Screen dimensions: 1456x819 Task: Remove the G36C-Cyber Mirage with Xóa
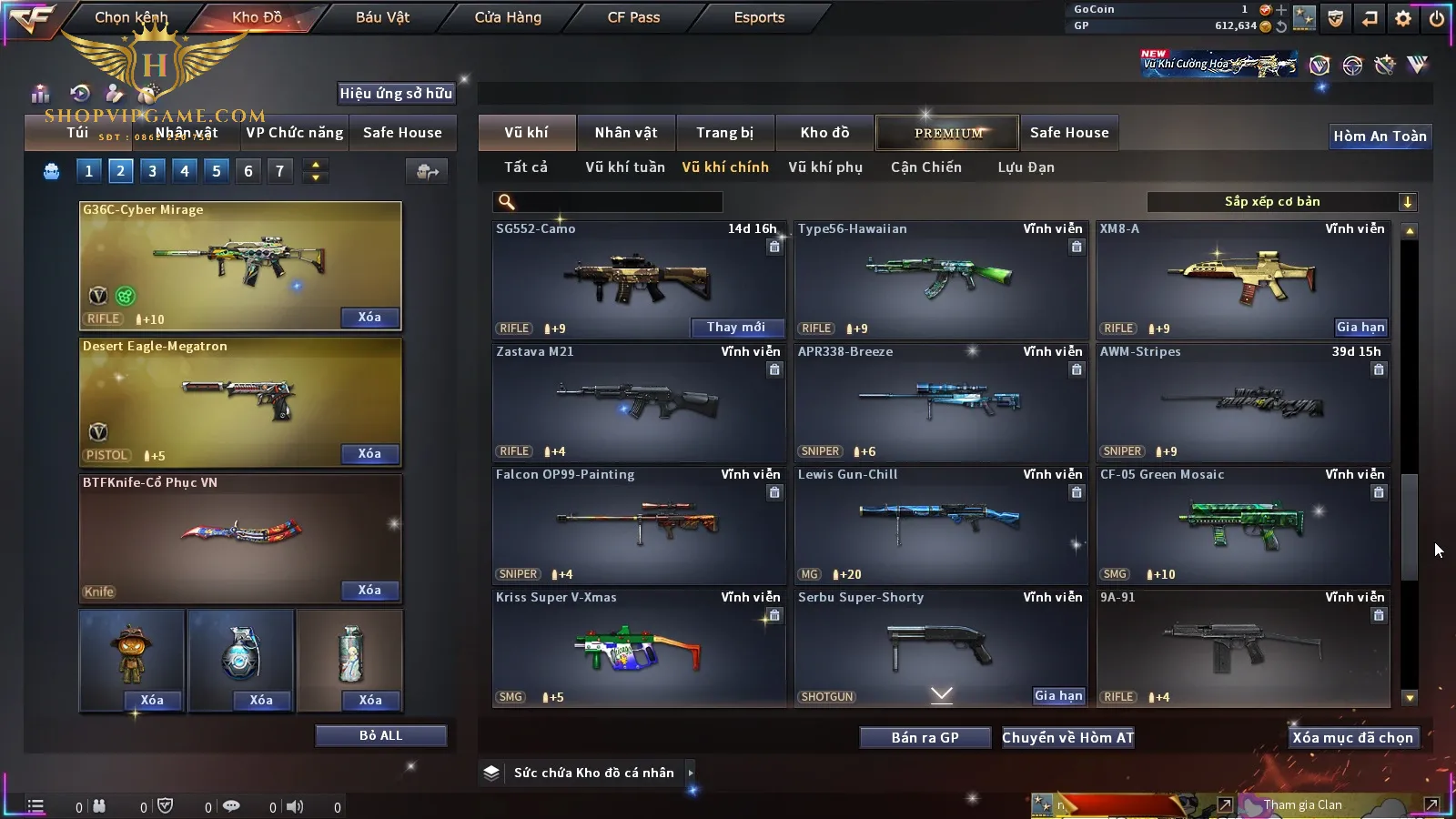point(369,318)
